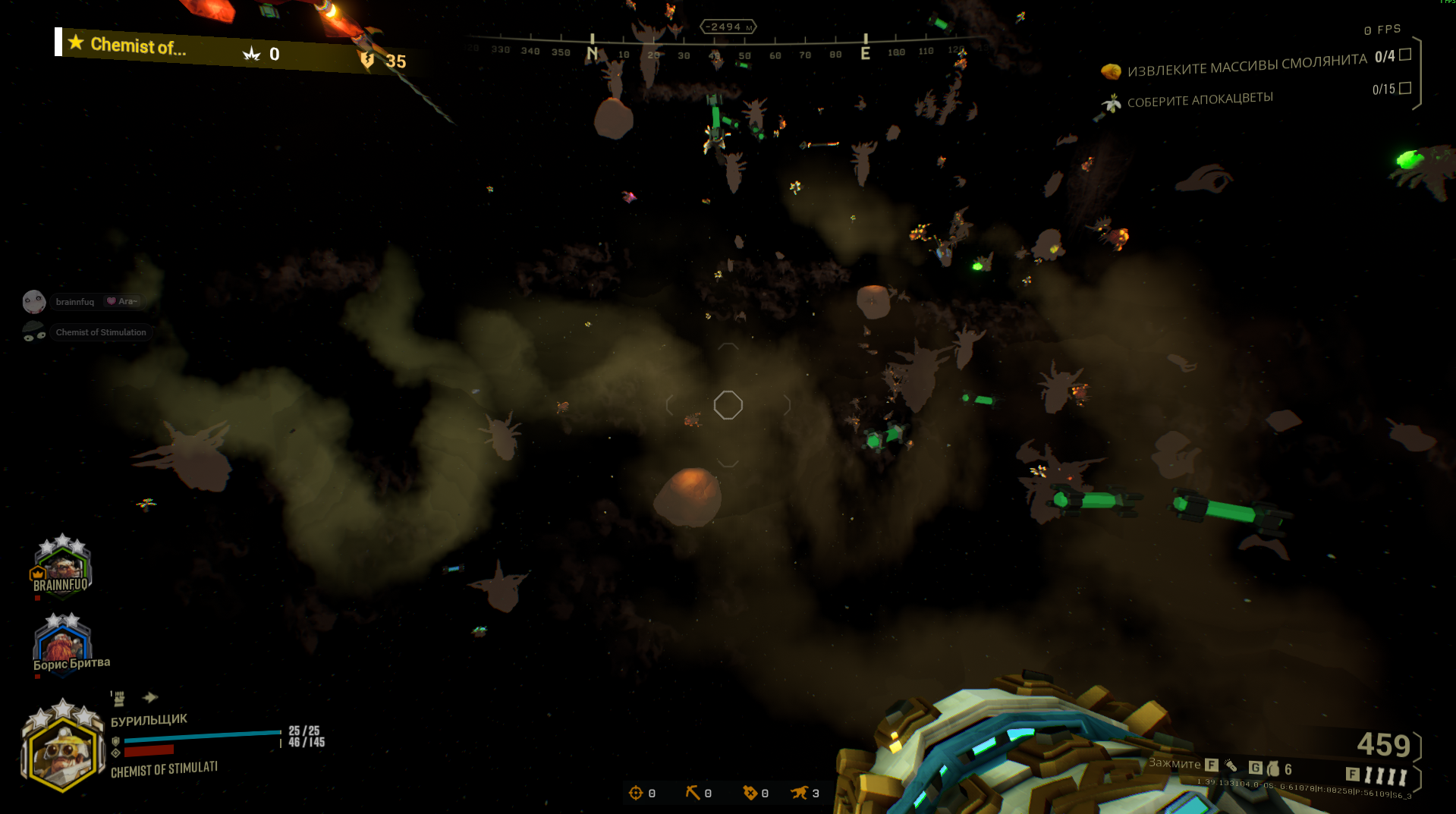
Task: Select the flare charges indicator
Action: 1385,775
